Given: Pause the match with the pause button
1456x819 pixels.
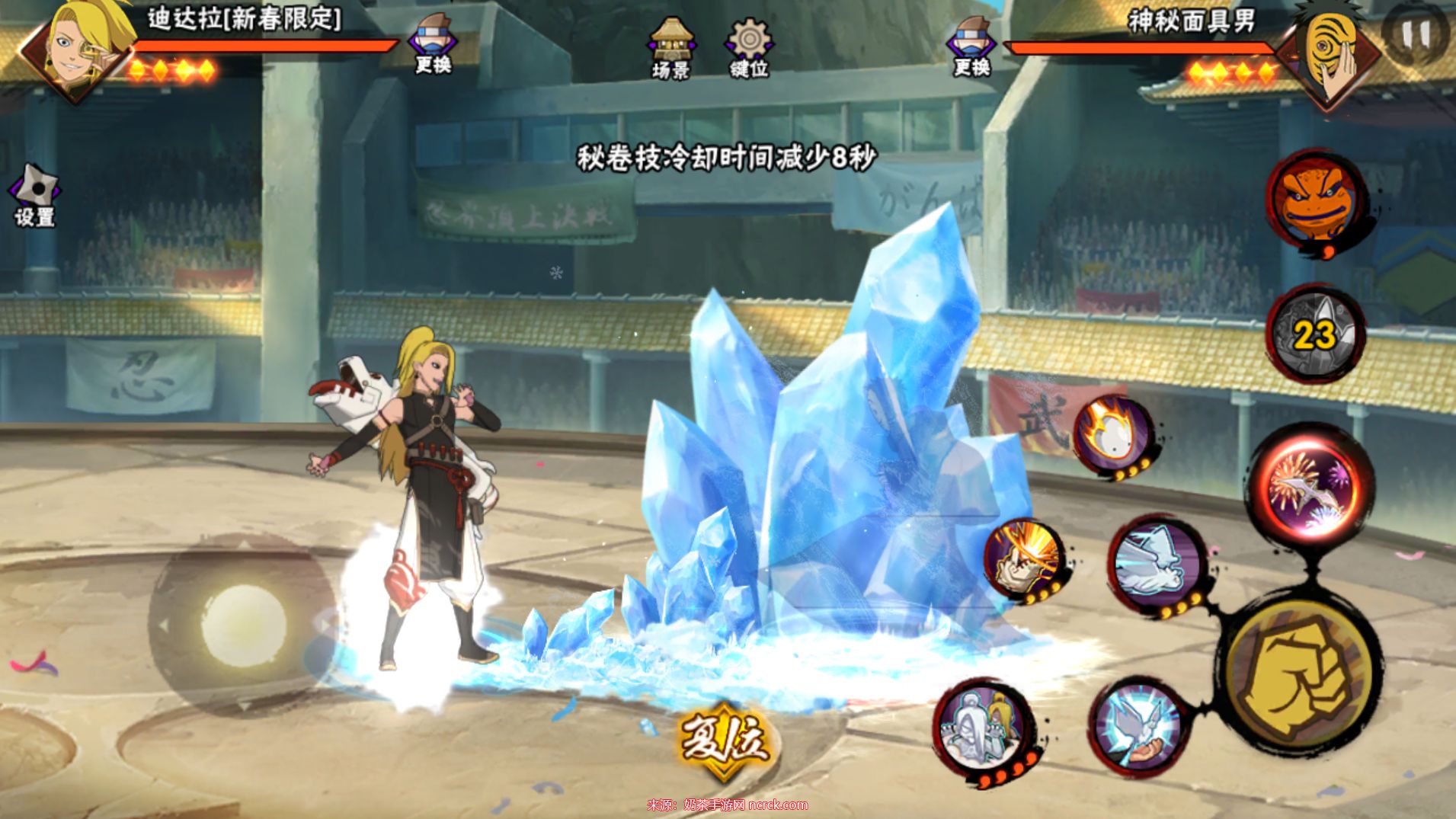Looking at the screenshot, I should pyautogui.click(x=1416, y=34).
